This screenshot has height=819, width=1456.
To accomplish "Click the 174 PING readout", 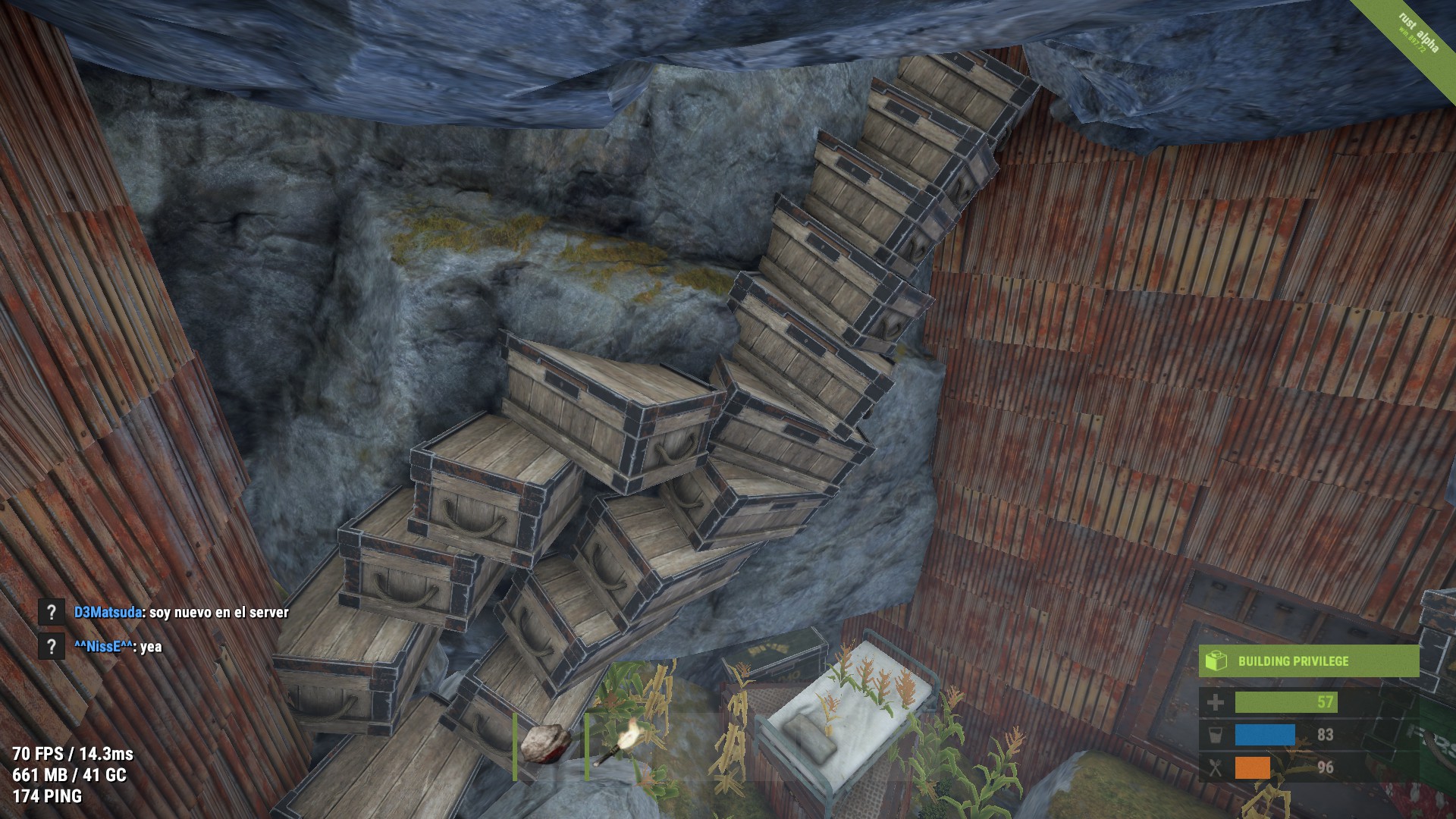I will click(47, 797).
